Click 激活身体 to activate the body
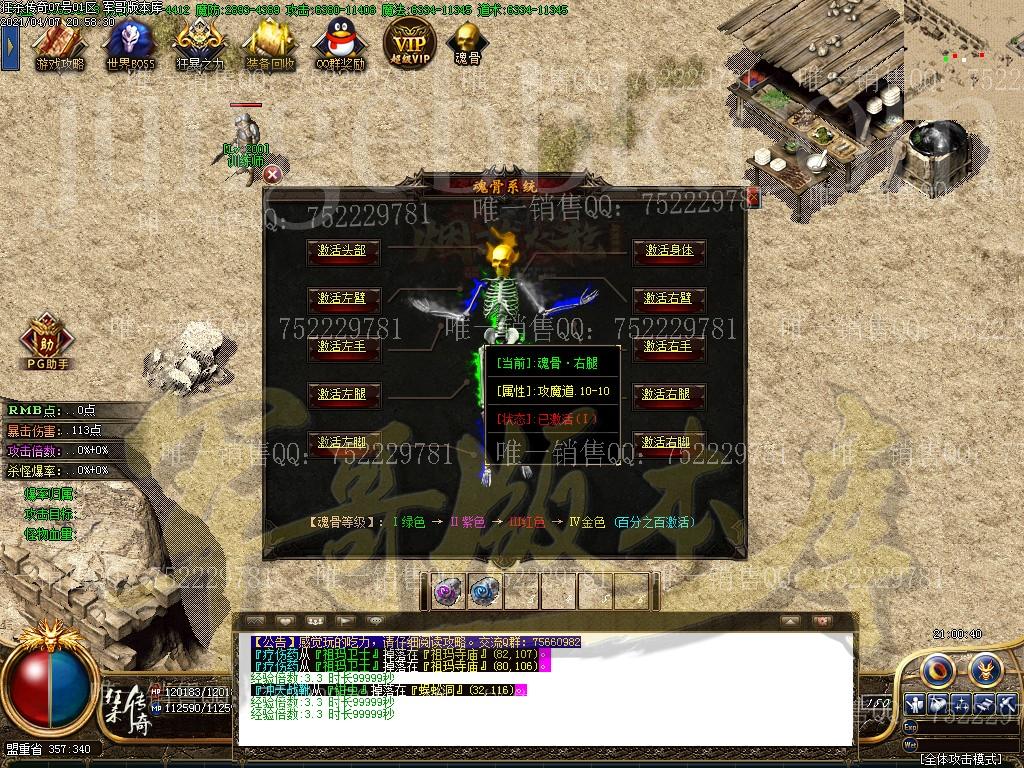 click(x=669, y=250)
